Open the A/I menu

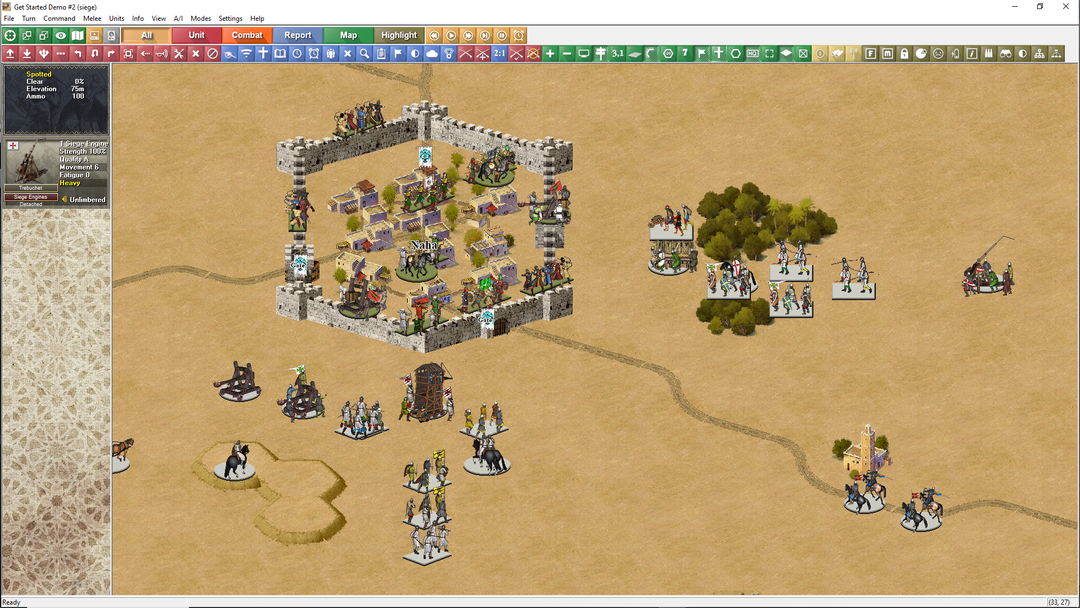[178, 18]
